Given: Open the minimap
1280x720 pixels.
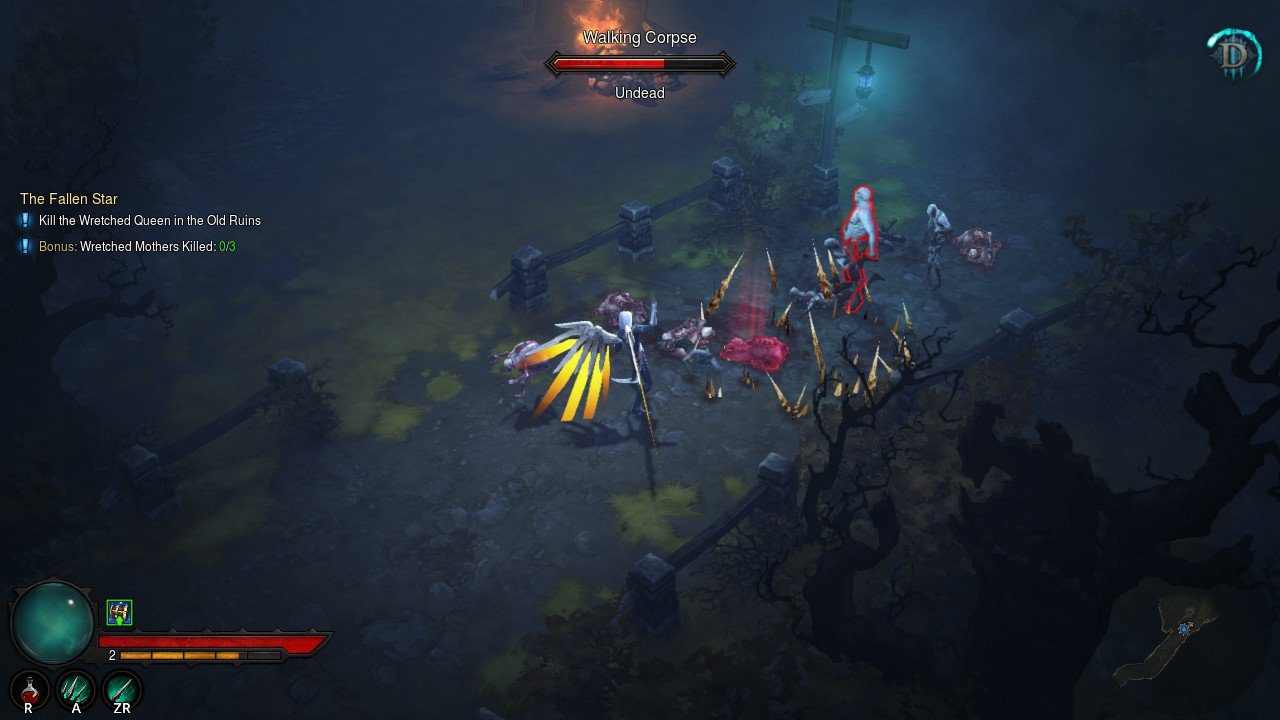Looking at the screenshot, I should pos(1180,637).
